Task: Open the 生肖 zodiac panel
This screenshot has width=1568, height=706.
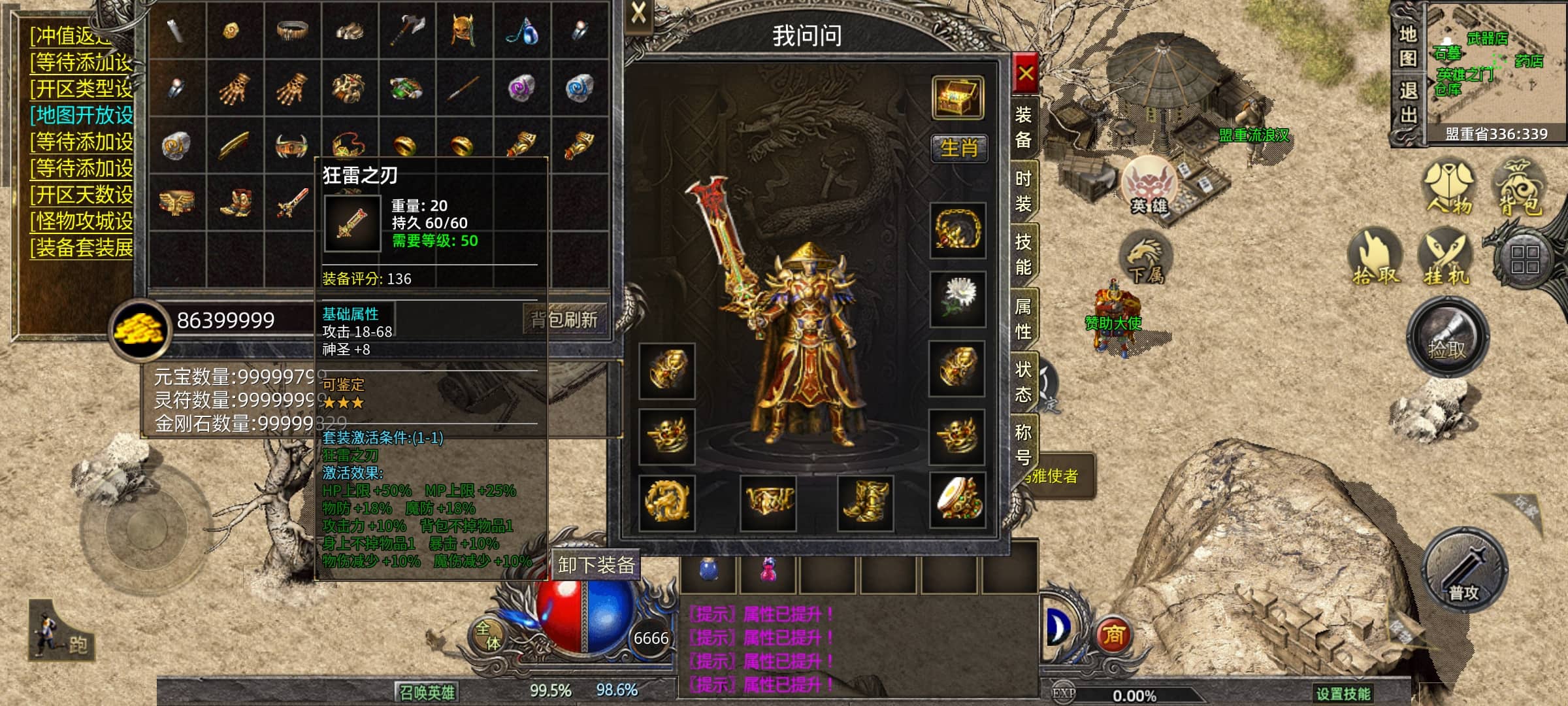Action: click(958, 148)
